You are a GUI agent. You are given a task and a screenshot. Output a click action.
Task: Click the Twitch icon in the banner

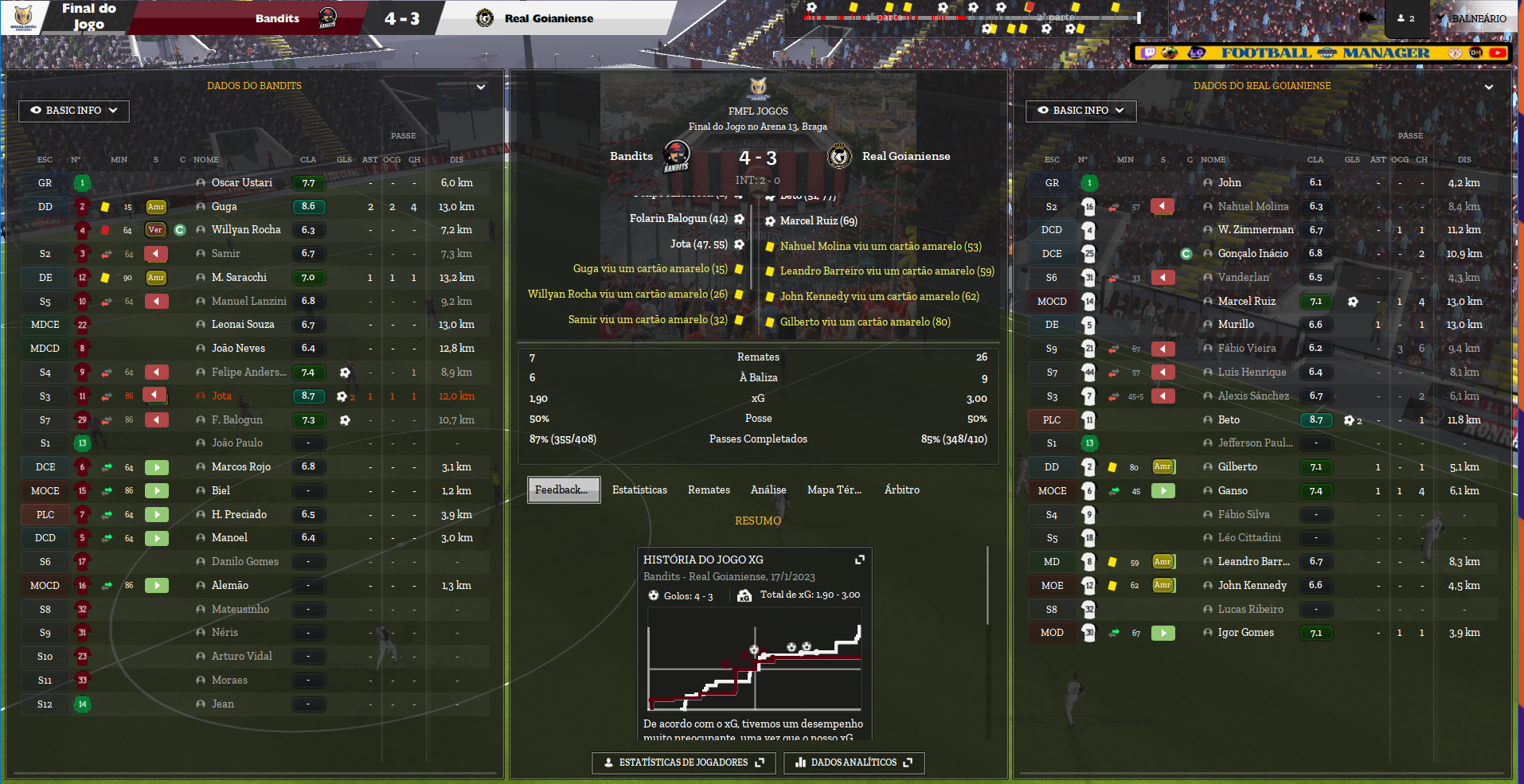click(x=1148, y=53)
